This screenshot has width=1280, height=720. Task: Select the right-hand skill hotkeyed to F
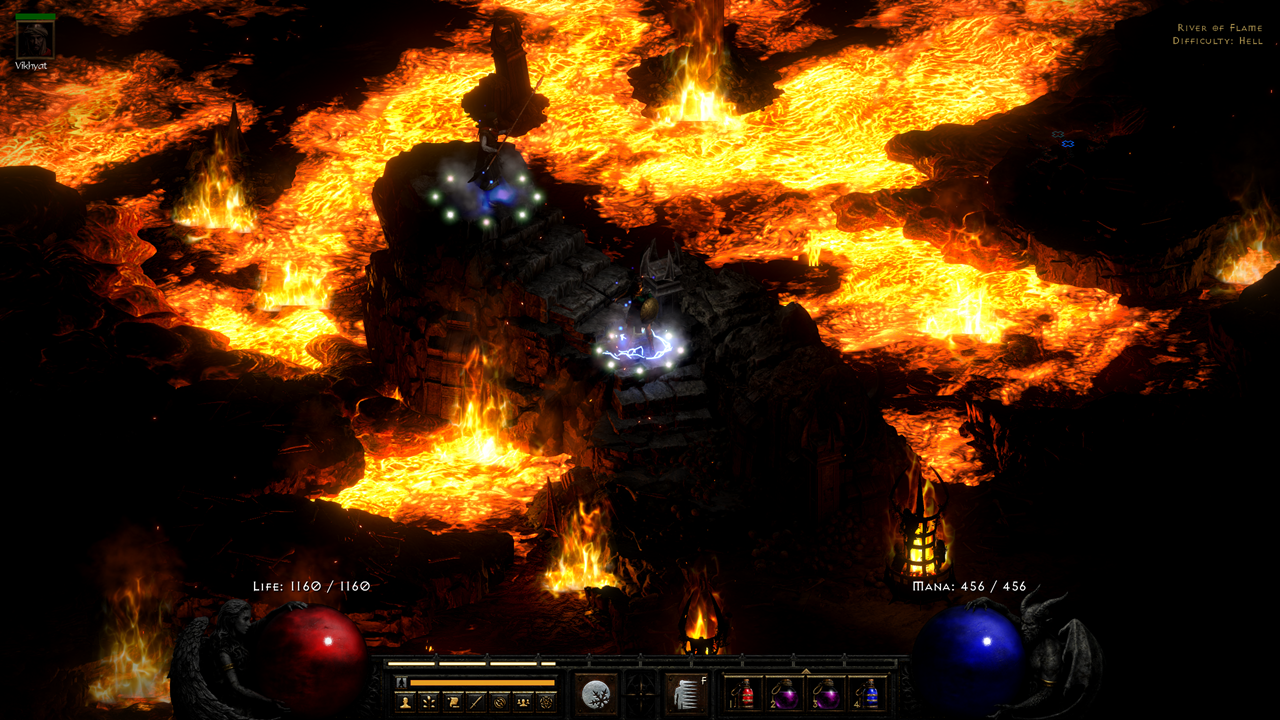(686, 694)
